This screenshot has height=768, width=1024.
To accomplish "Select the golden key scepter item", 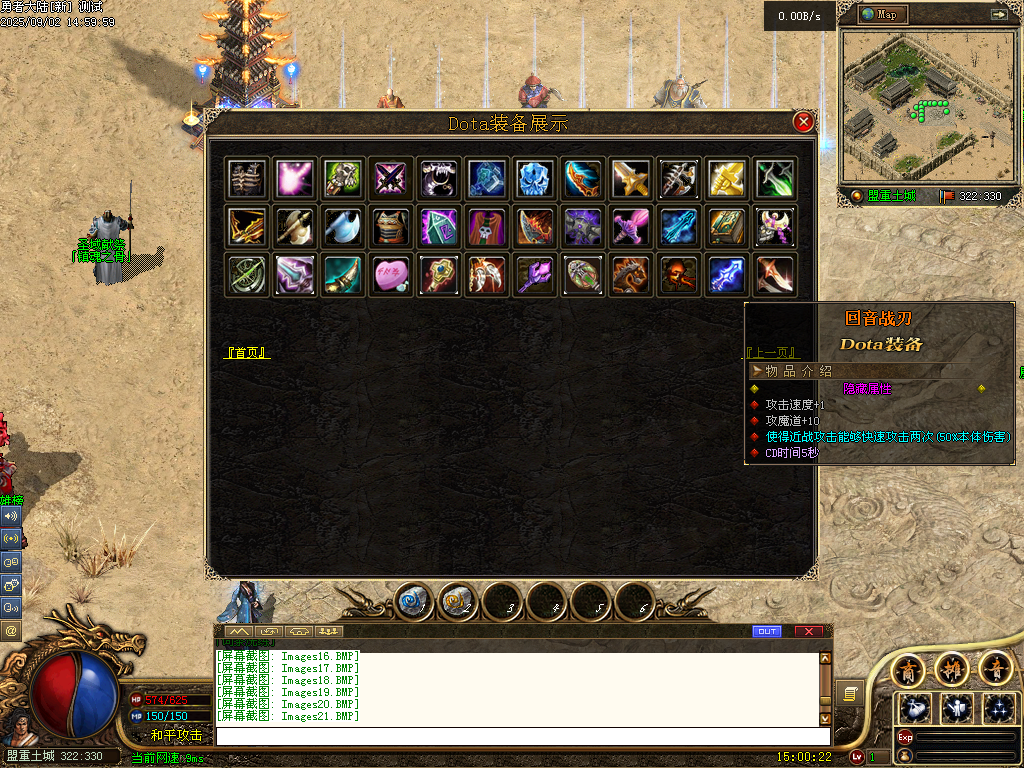I will coord(437,275).
